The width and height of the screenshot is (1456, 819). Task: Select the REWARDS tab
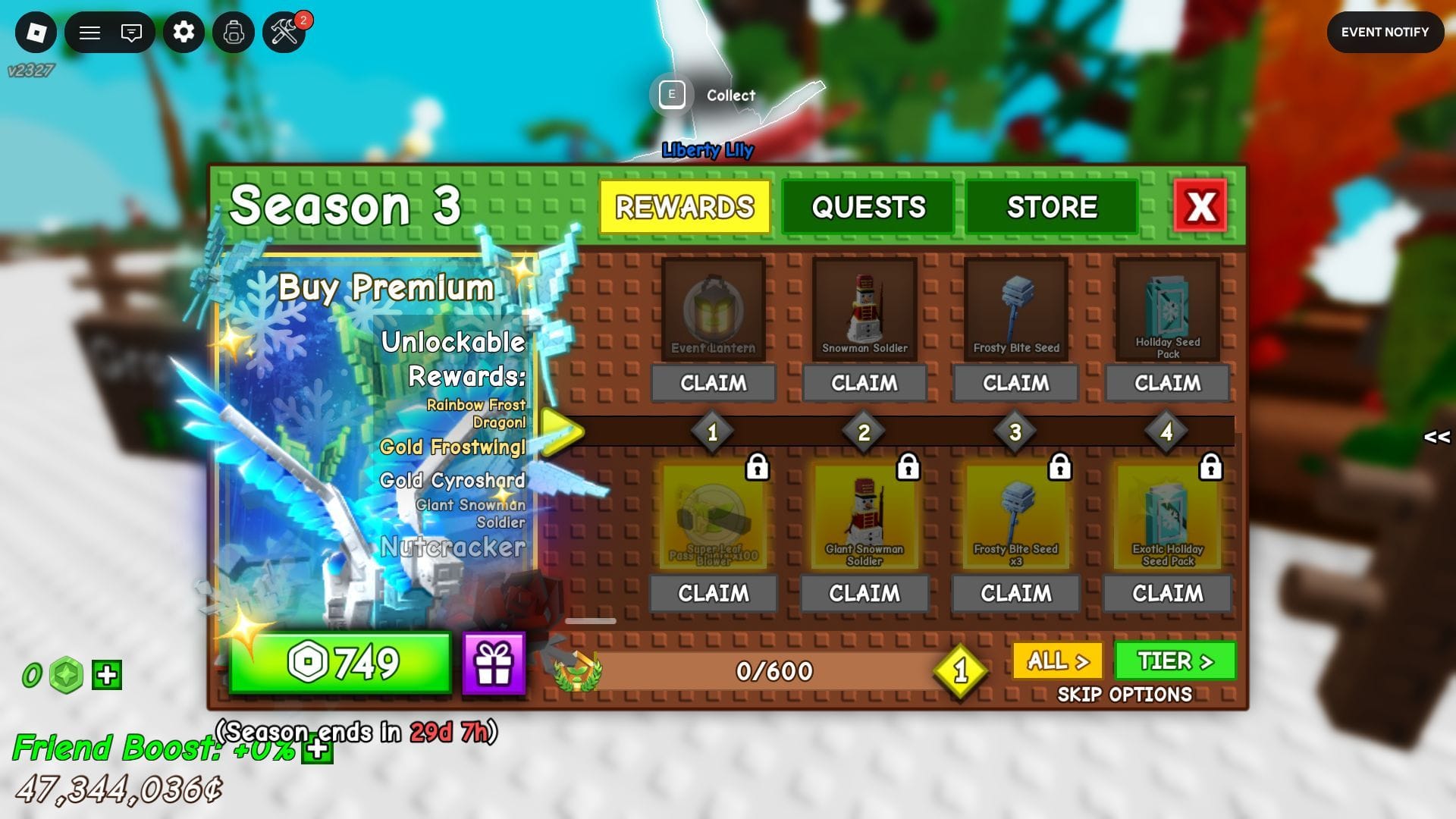click(x=685, y=206)
